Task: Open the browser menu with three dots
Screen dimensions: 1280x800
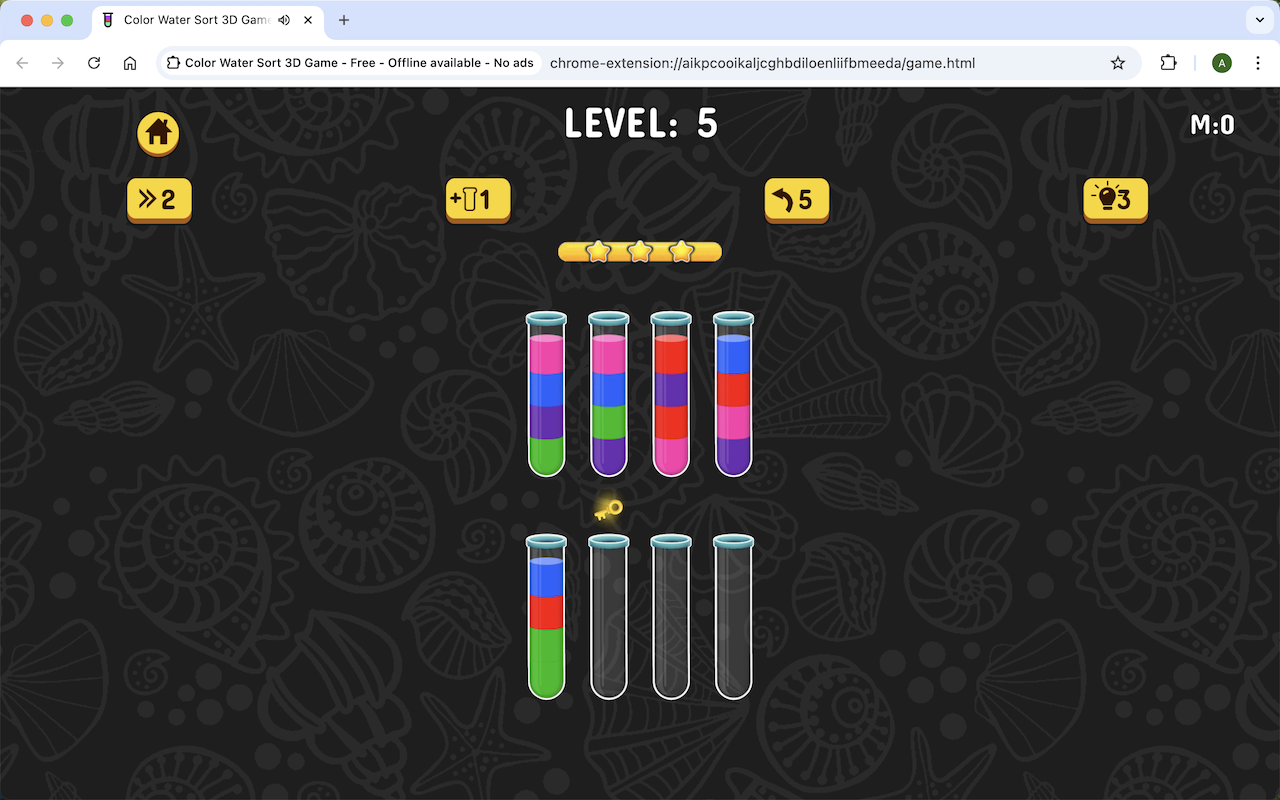Action: pyautogui.click(x=1258, y=62)
